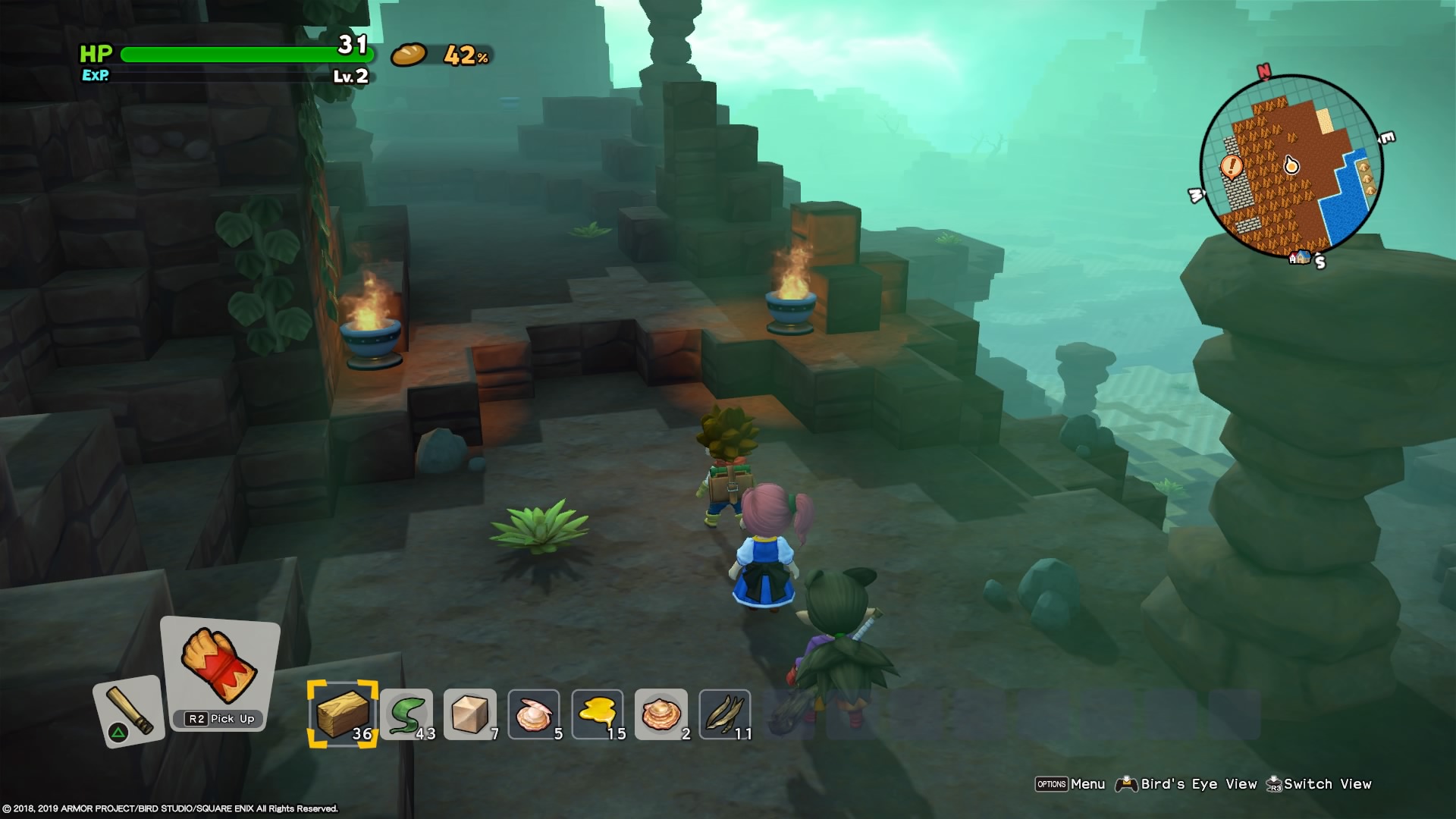Pick the yellow oil blob slot

[x=598, y=714]
